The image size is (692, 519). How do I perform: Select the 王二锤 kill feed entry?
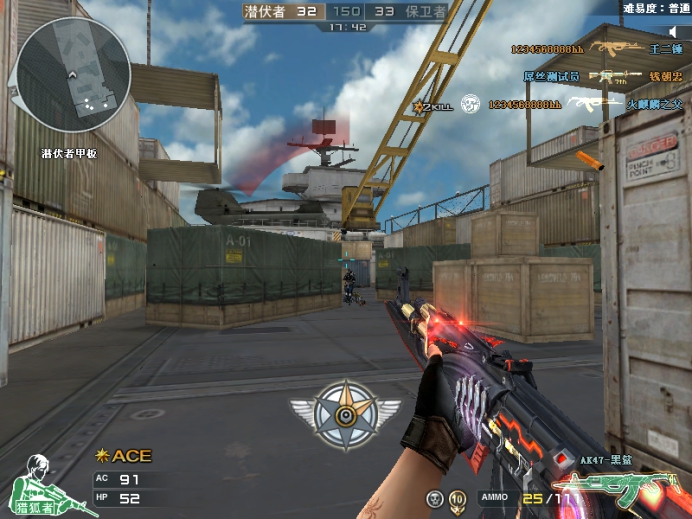coord(666,48)
